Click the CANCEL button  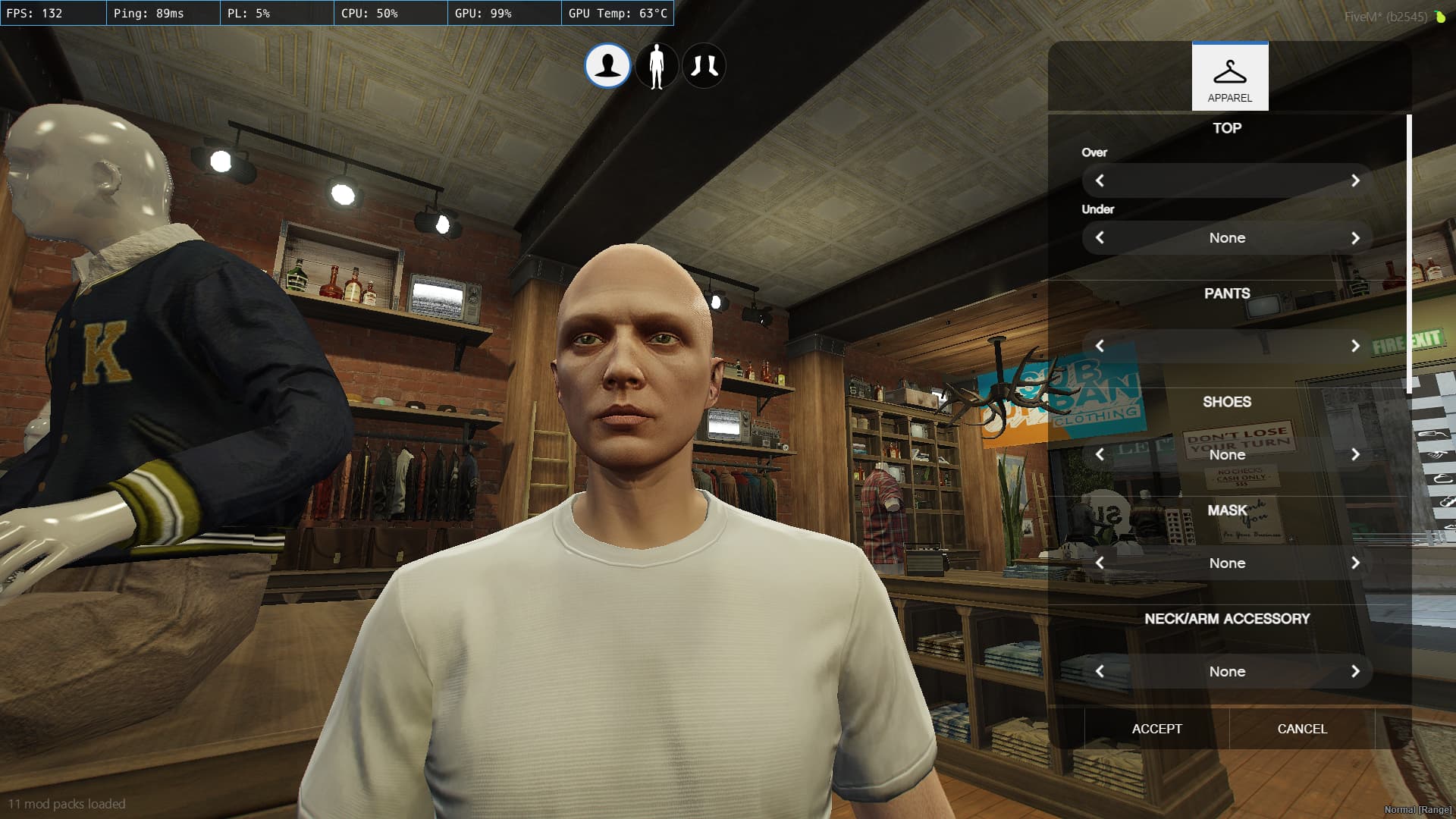click(x=1301, y=729)
